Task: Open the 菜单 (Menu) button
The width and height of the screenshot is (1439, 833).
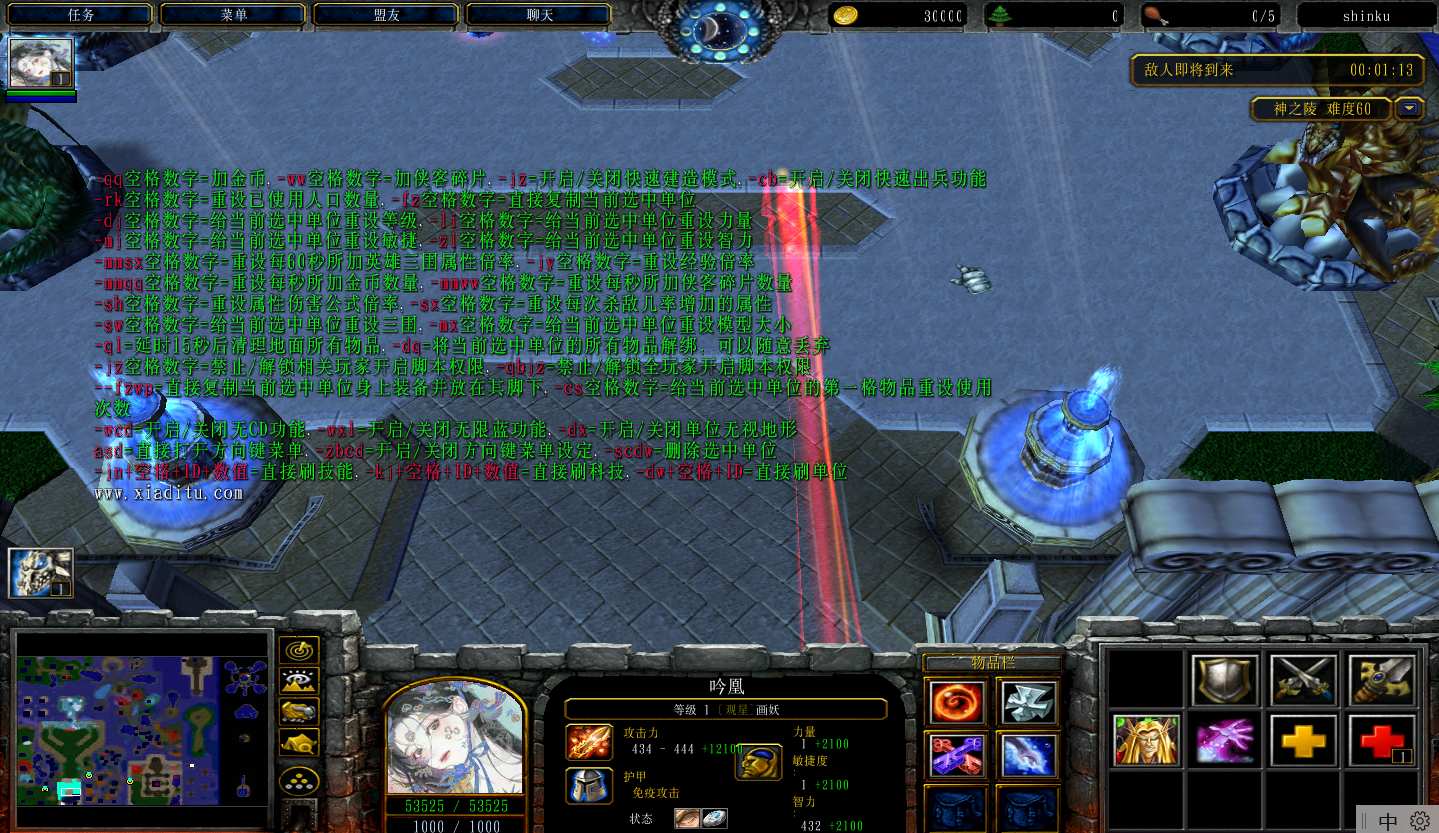Action: click(x=234, y=15)
